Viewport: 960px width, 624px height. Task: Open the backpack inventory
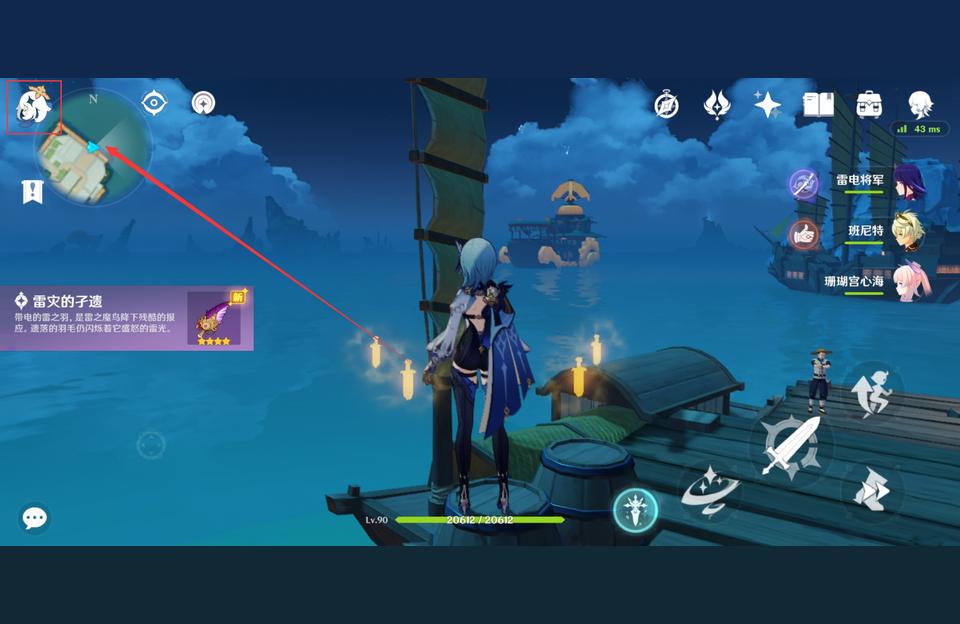(869, 105)
